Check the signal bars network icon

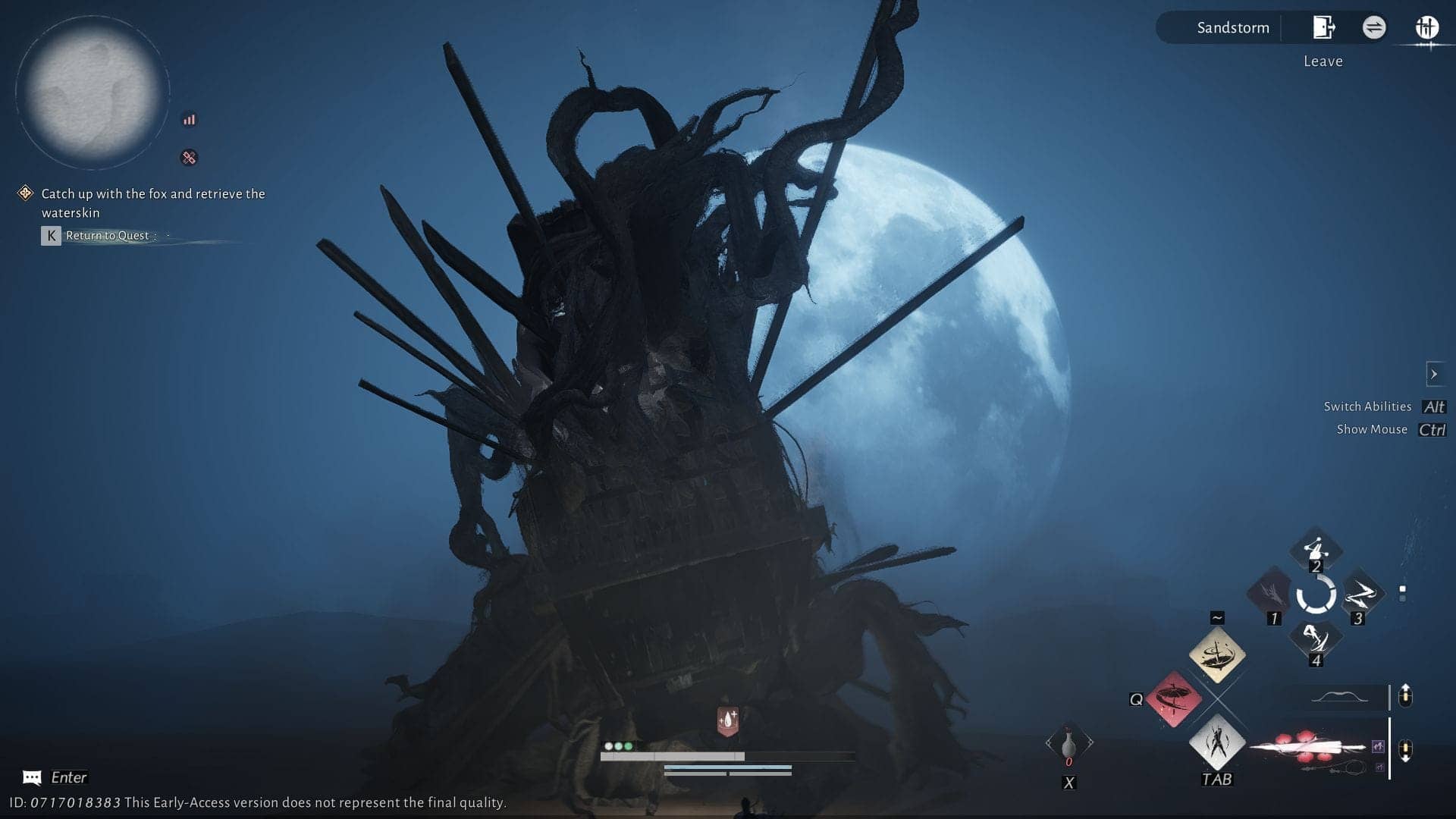(x=189, y=120)
